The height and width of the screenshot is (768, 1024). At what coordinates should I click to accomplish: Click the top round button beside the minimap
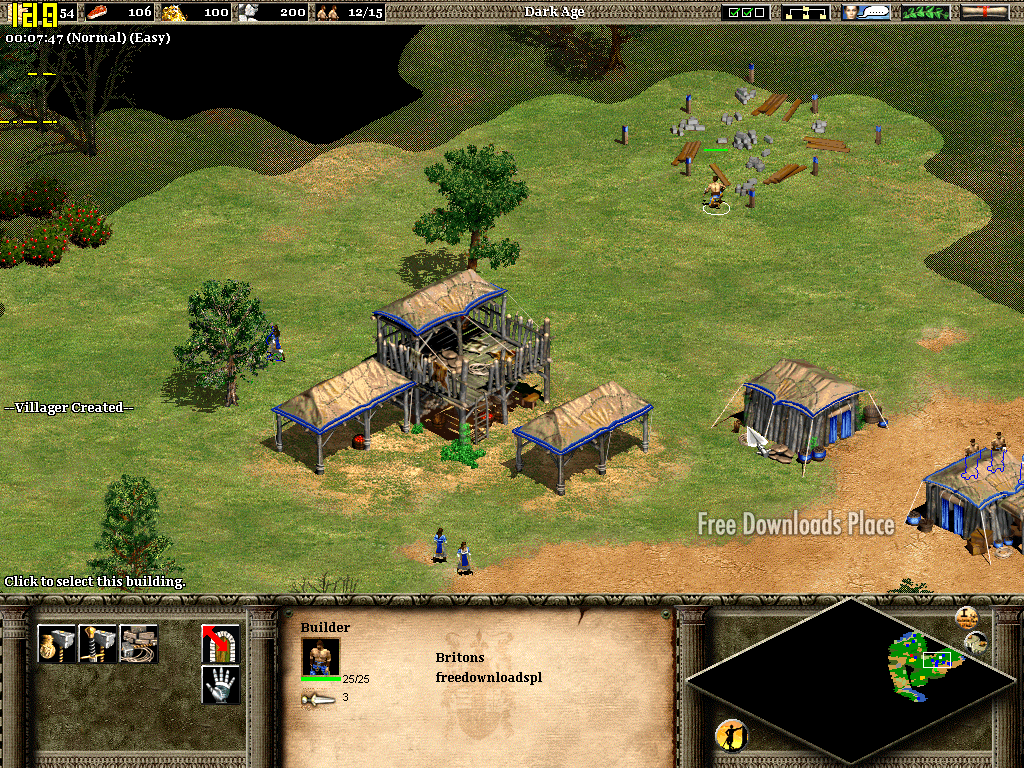(x=966, y=616)
